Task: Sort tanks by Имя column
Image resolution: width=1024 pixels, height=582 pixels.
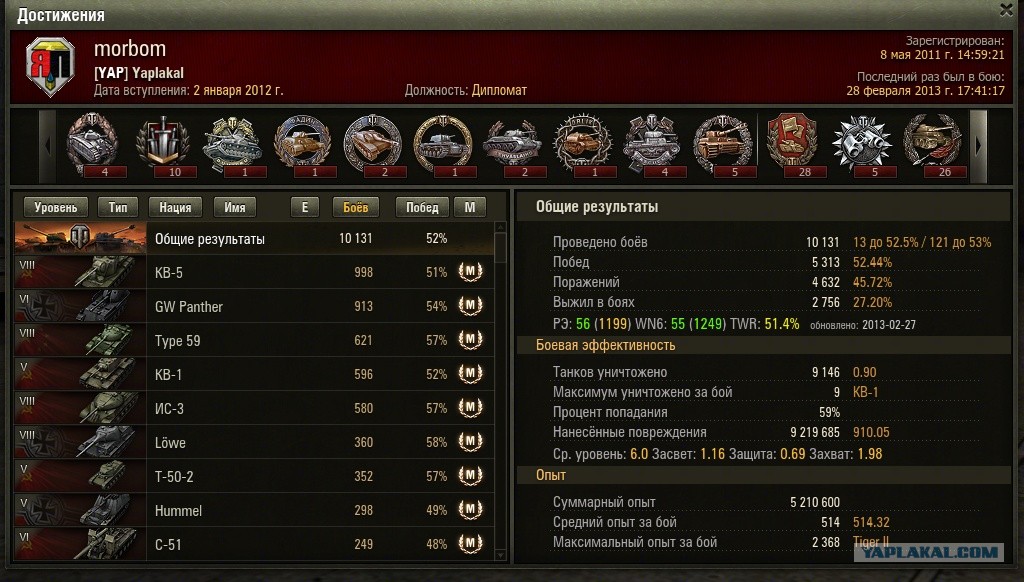Action: click(x=236, y=208)
